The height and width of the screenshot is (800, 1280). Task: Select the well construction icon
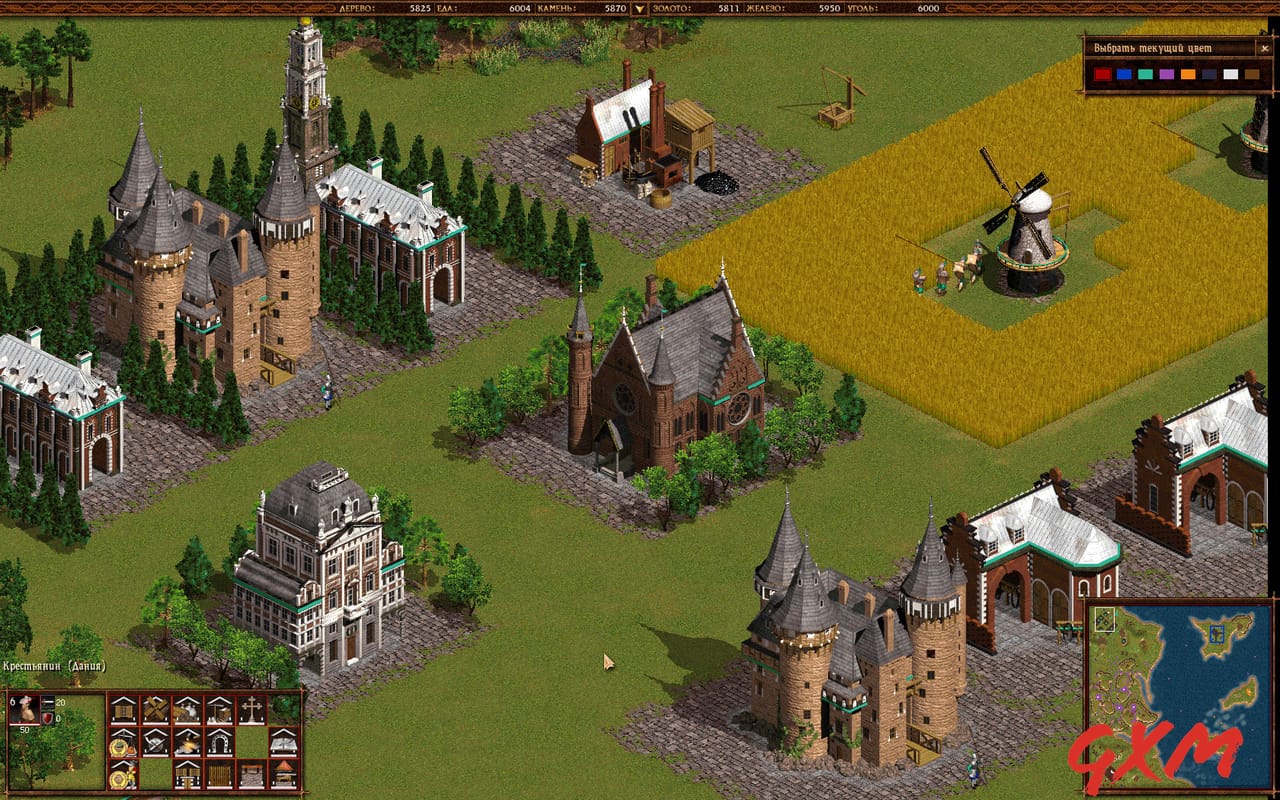pos(218,710)
